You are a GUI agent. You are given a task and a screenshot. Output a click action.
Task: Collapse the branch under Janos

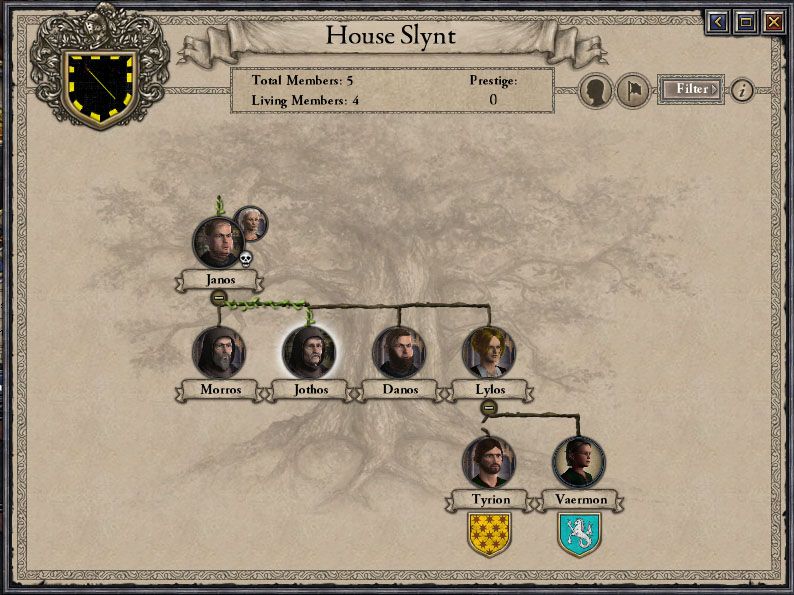point(218,297)
